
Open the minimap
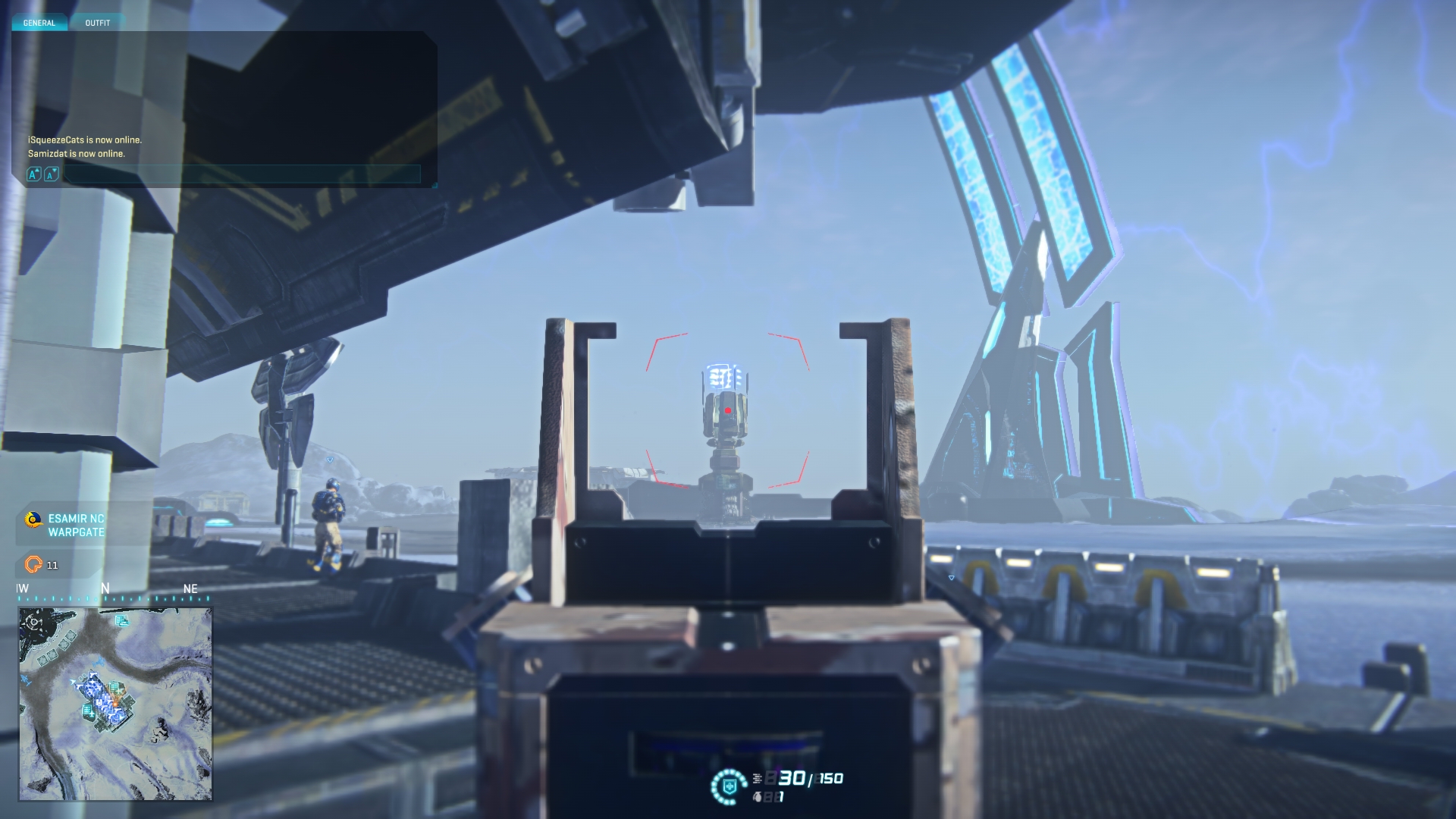(115, 704)
